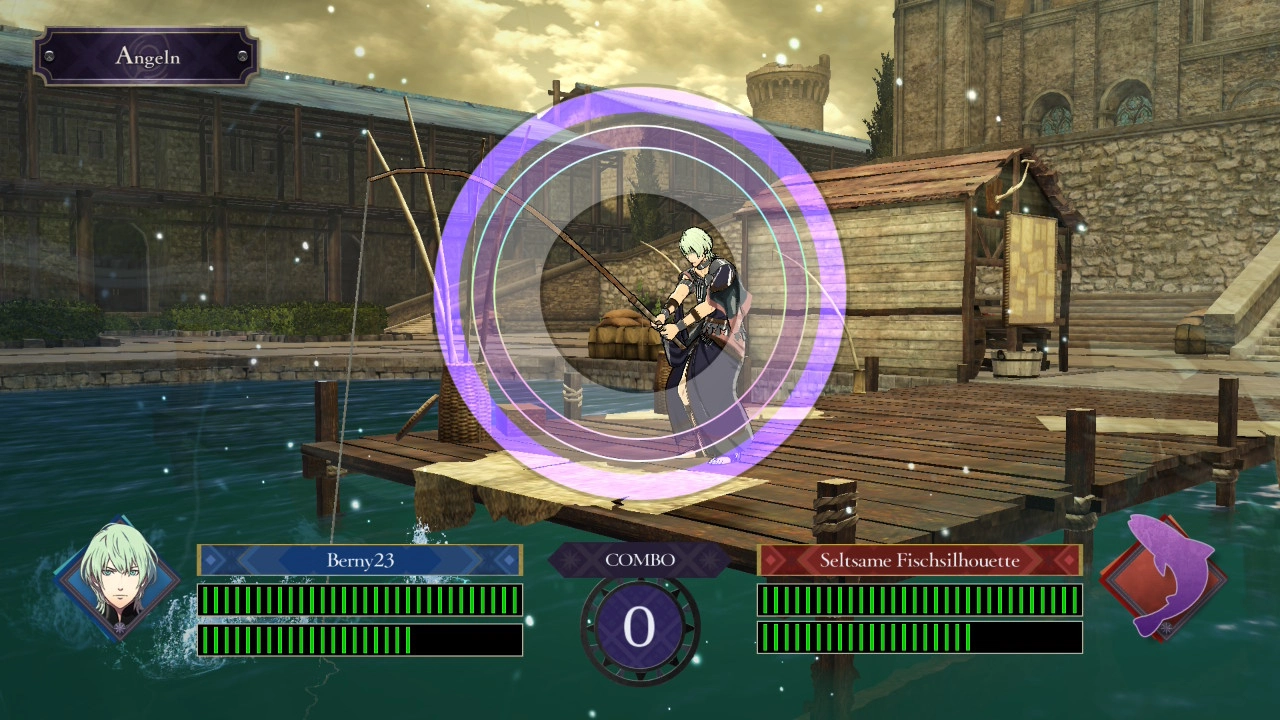Select the Berny23 name banner
The width and height of the screenshot is (1280, 720).
pos(360,560)
